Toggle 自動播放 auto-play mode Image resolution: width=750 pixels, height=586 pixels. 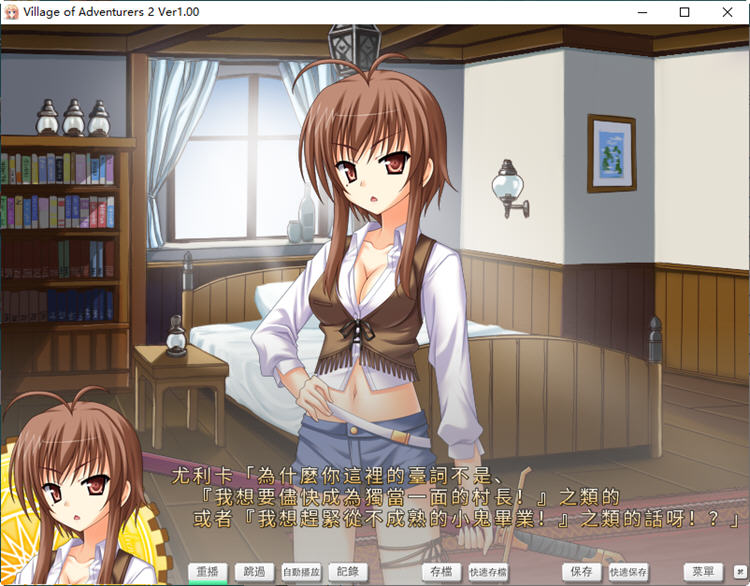click(301, 572)
